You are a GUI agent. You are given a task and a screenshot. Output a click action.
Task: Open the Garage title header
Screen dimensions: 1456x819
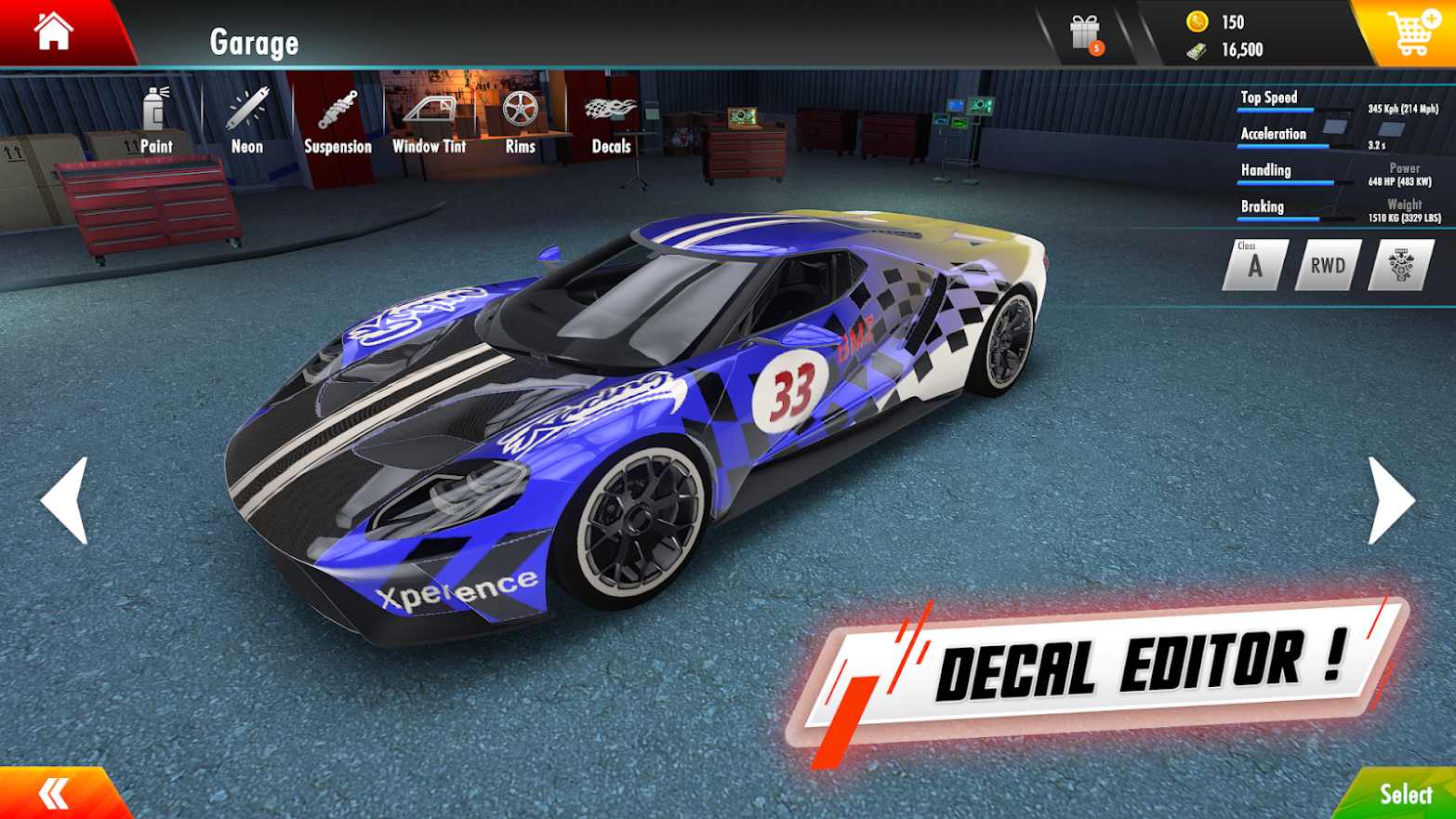(254, 42)
